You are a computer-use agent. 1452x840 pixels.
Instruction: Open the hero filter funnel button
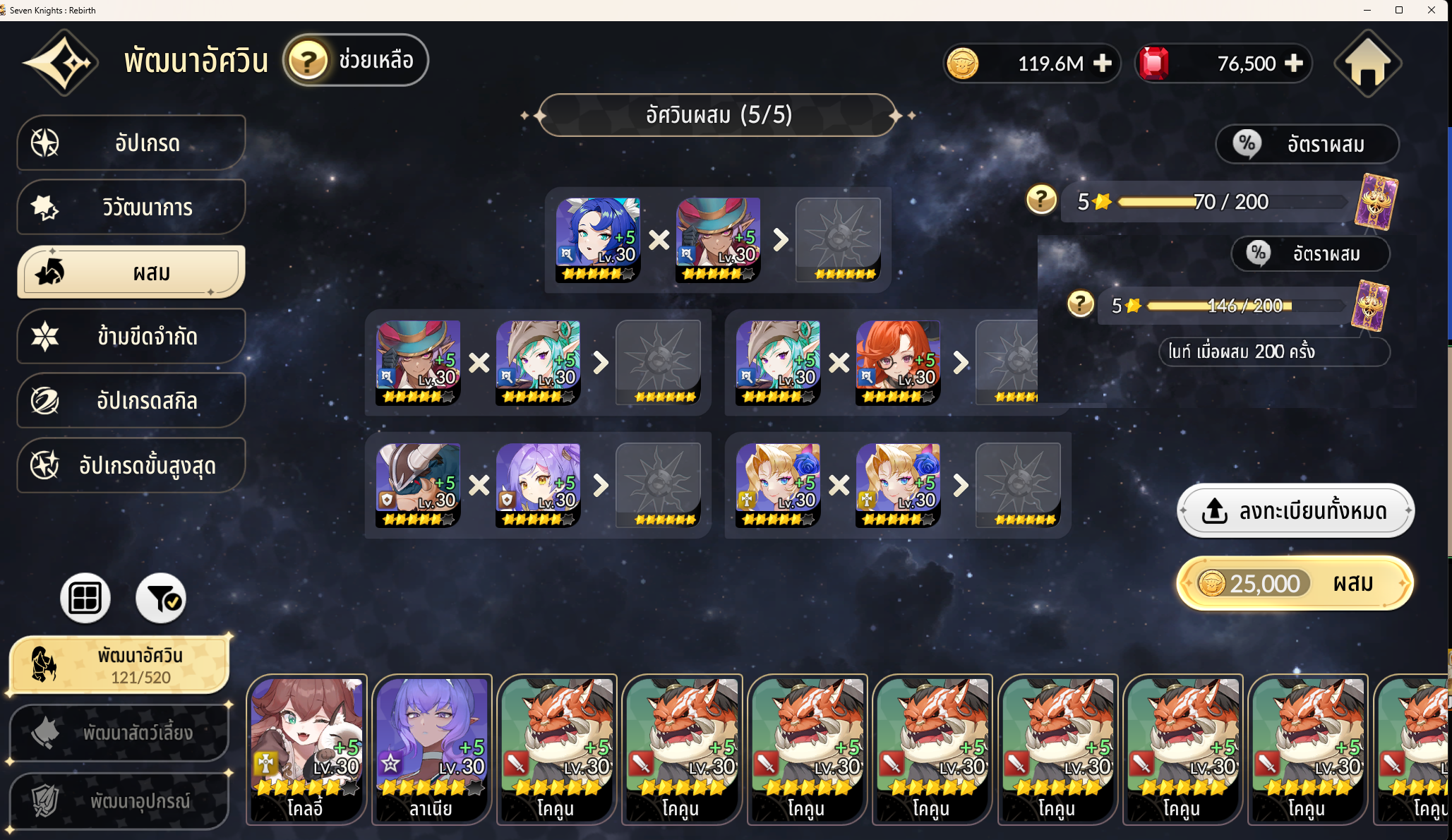coord(161,598)
